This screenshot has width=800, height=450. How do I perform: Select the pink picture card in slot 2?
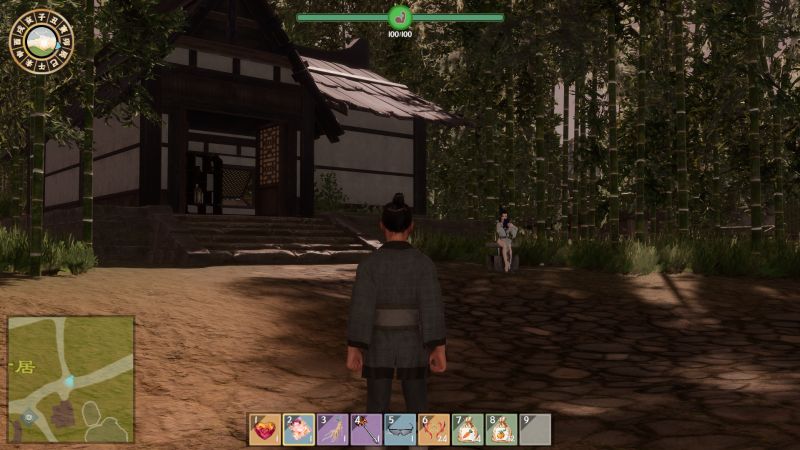(299, 429)
